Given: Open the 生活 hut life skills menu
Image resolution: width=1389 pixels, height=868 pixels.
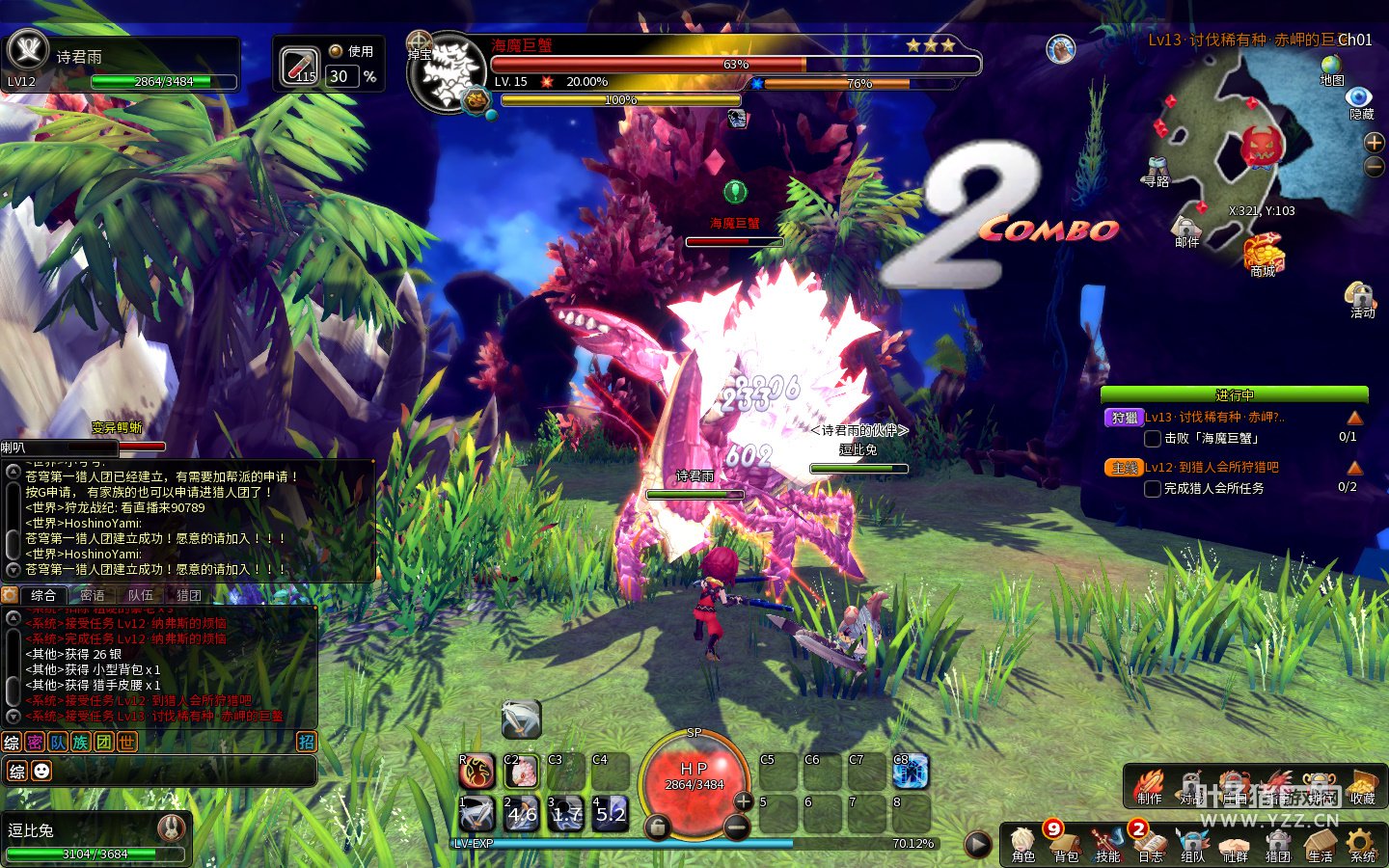Looking at the screenshot, I should click(1320, 843).
